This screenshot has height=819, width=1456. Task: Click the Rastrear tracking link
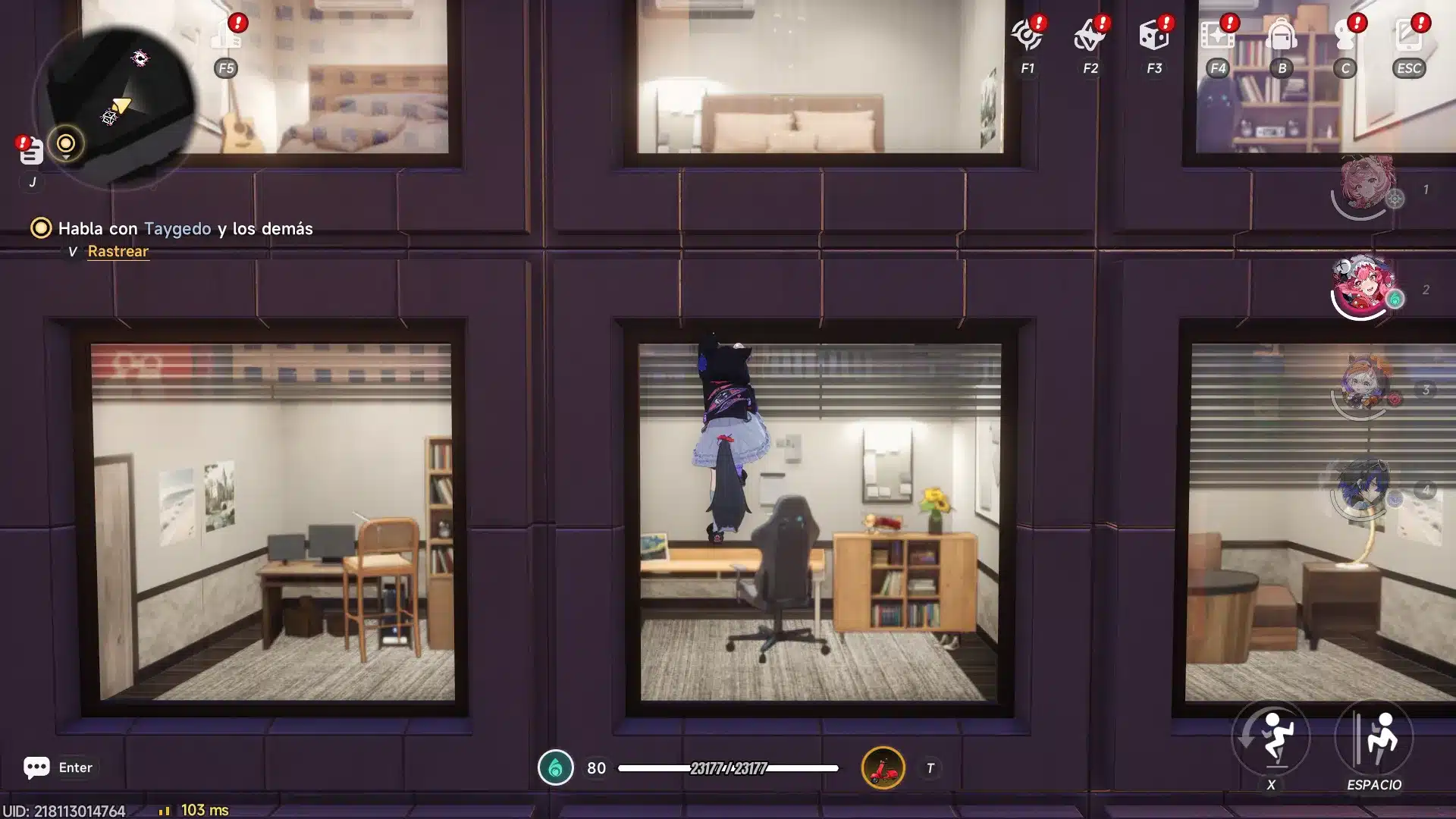118,251
